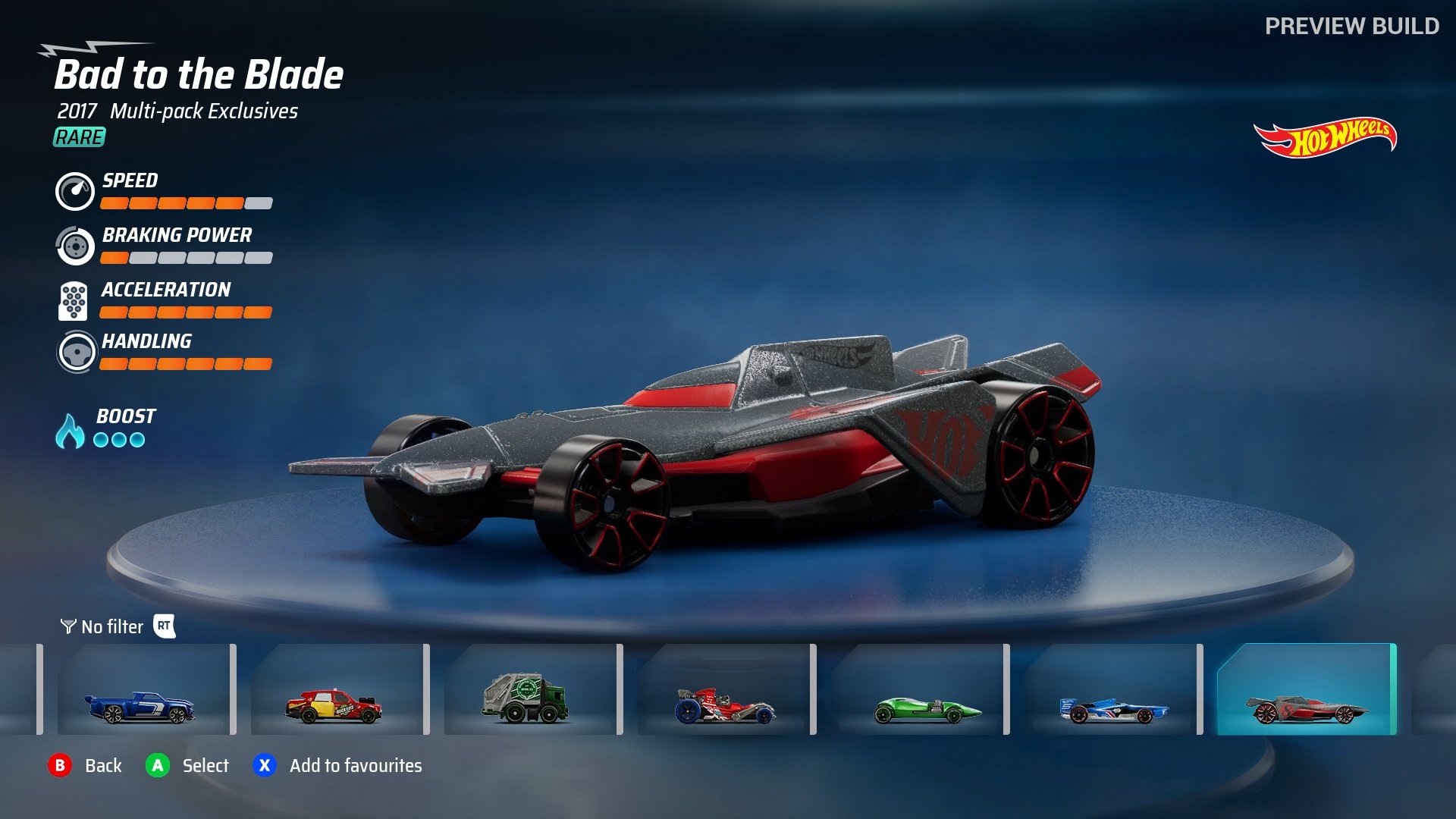
Task: Add this car to favourites
Action: point(264,766)
